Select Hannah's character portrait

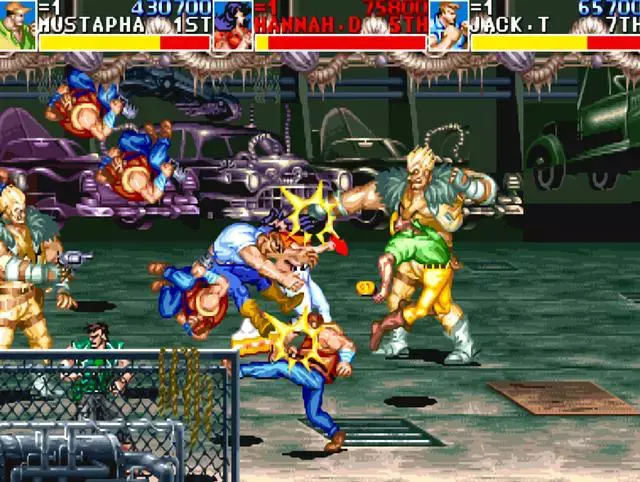click(233, 25)
